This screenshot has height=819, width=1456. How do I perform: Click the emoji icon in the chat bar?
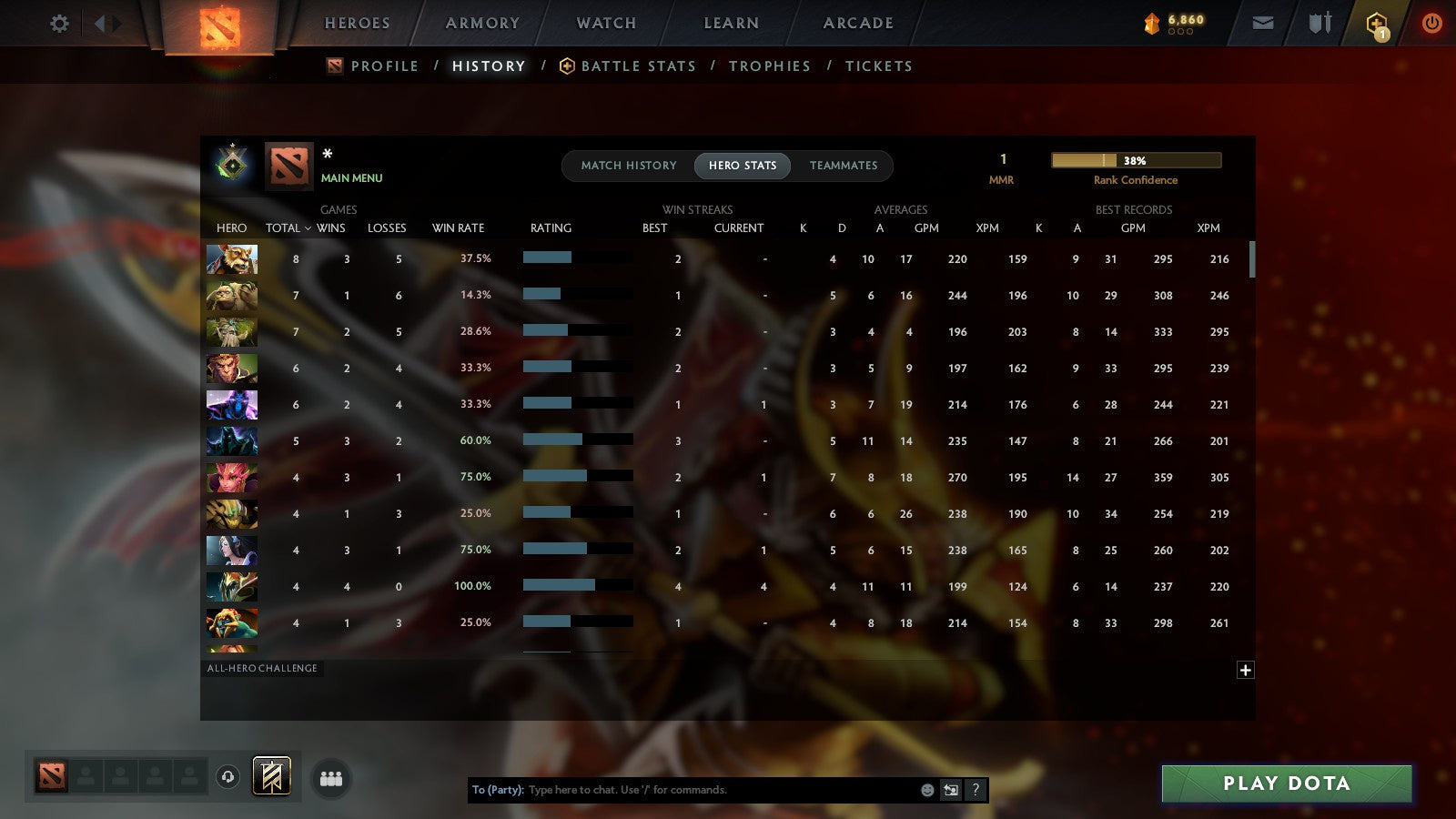[x=926, y=790]
